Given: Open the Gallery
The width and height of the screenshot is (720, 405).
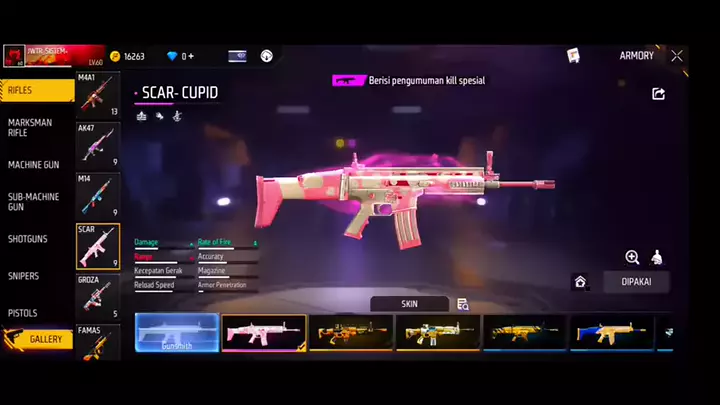Looking at the screenshot, I should (40, 340).
